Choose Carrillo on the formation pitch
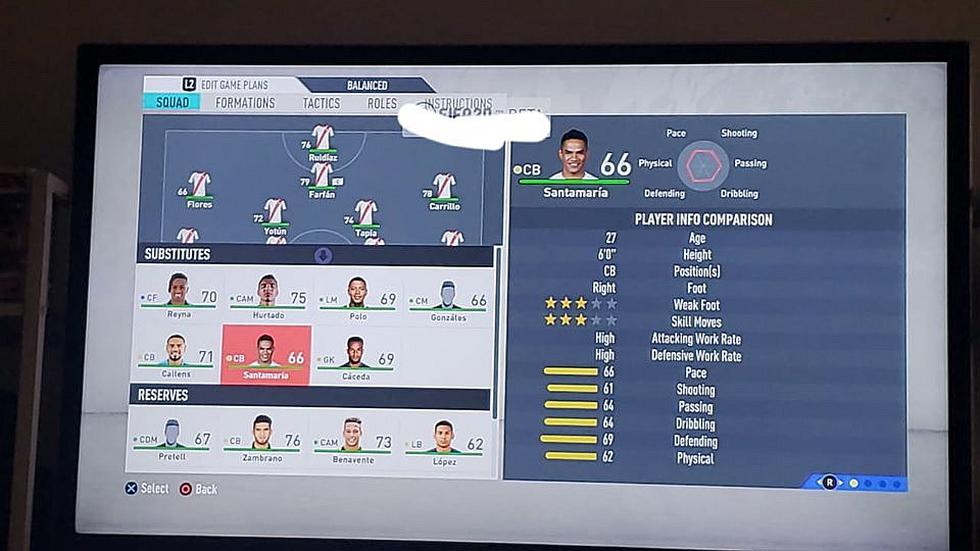 click(x=445, y=189)
